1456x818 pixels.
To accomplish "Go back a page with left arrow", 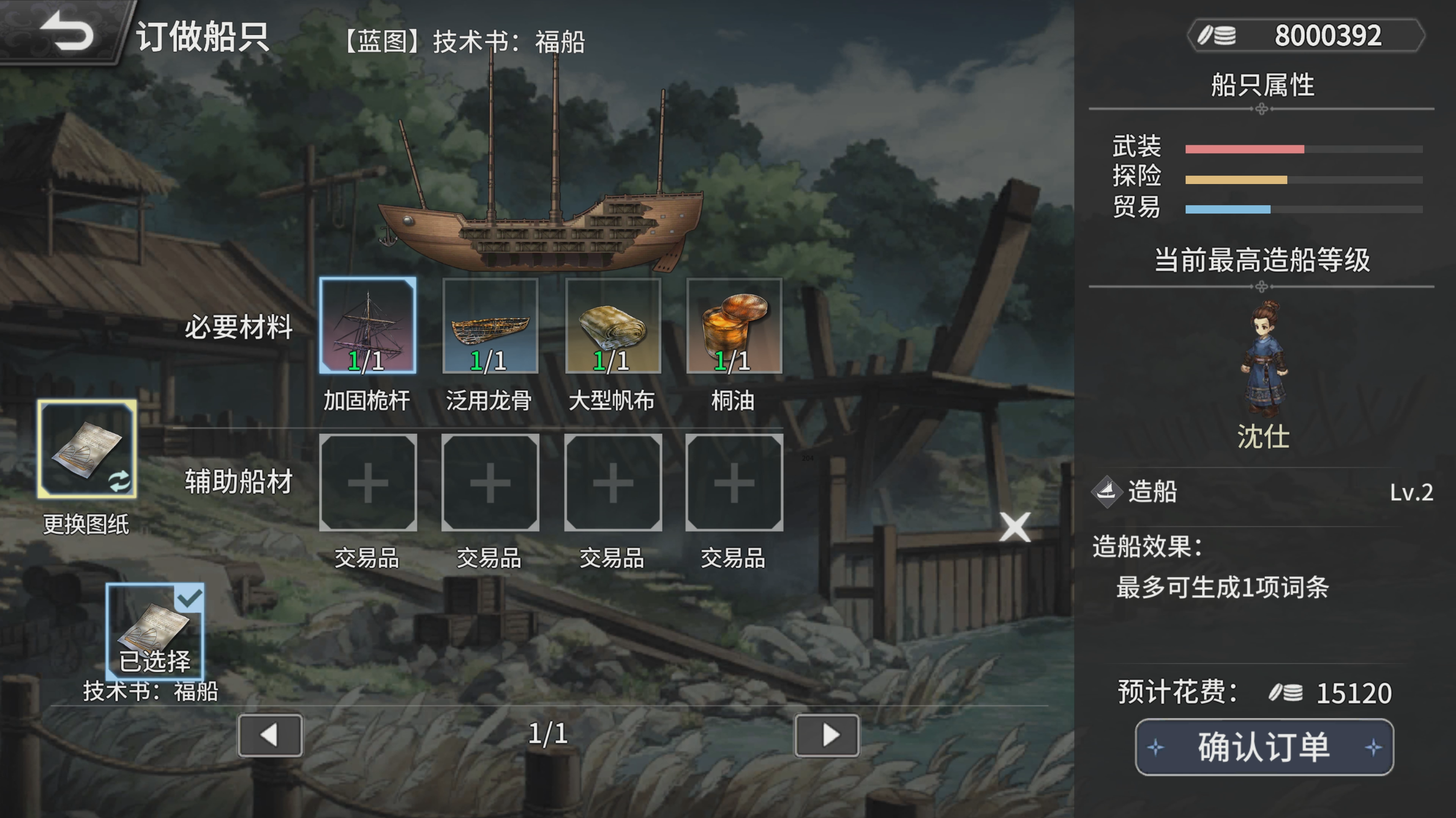I will tap(270, 736).
